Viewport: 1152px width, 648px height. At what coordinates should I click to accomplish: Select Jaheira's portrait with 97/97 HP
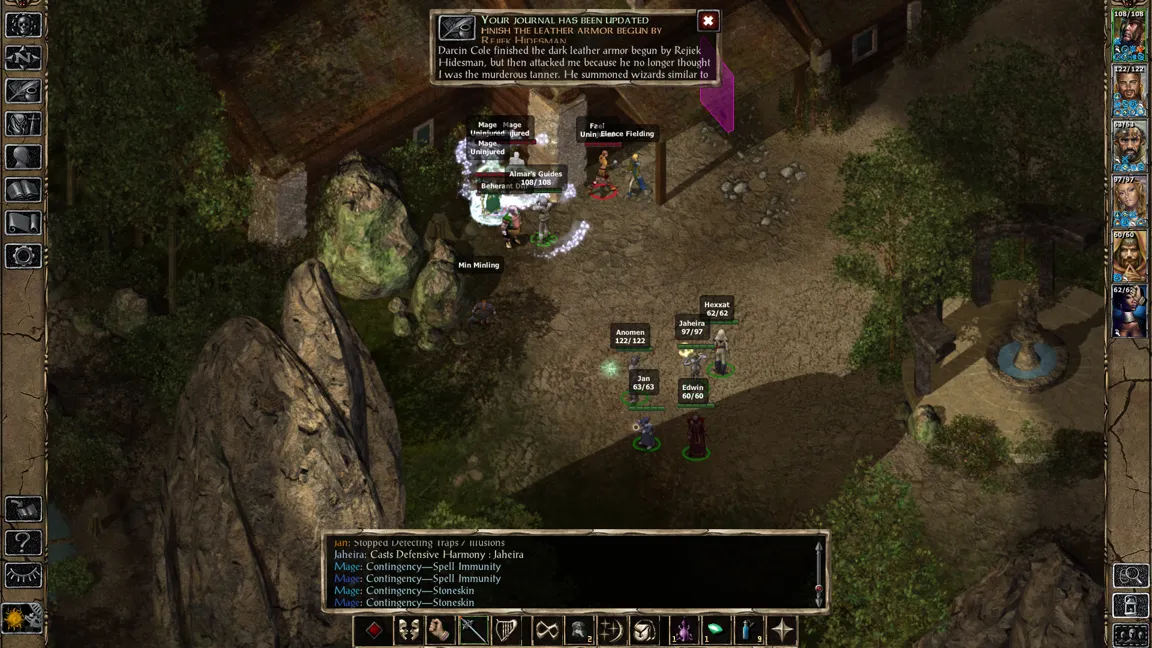coord(1129,202)
